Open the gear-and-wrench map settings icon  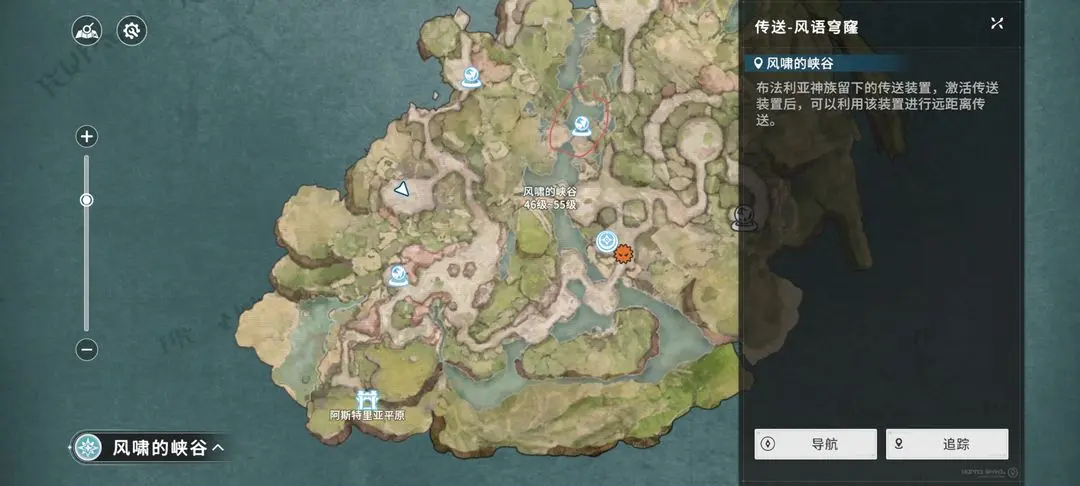(132, 30)
